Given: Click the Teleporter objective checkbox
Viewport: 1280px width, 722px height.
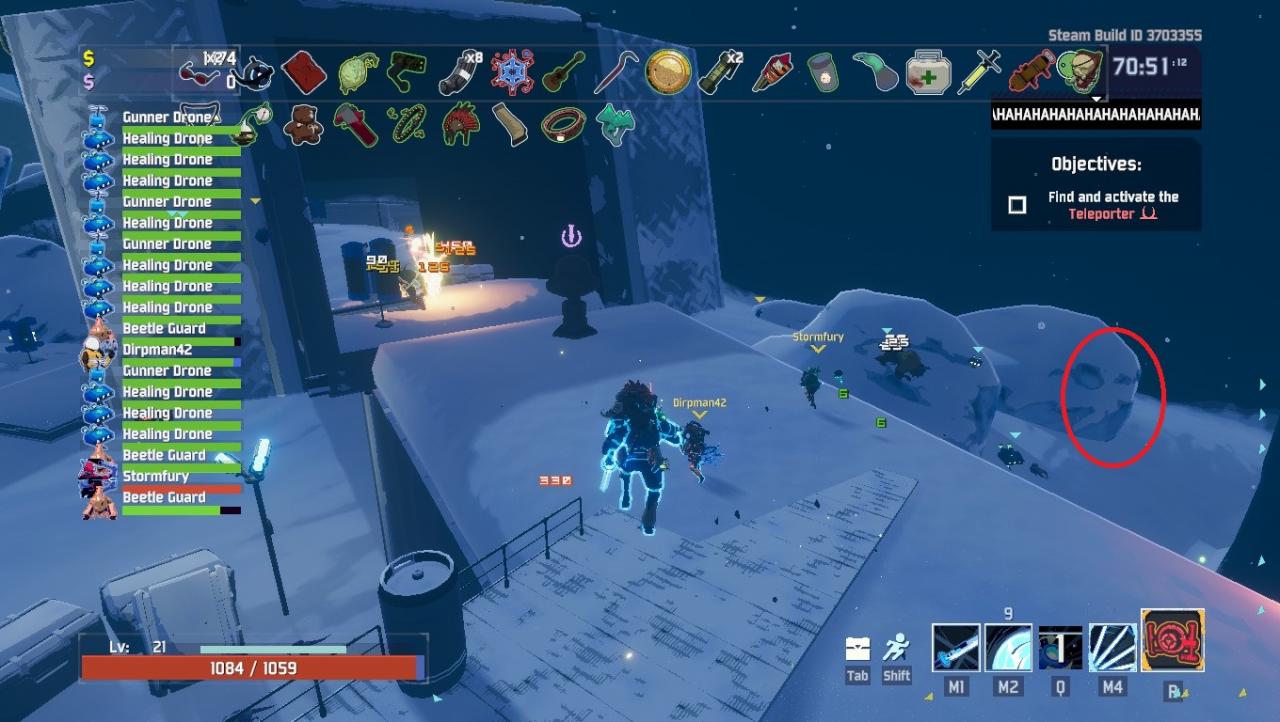Looking at the screenshot, I should 1017,205.
